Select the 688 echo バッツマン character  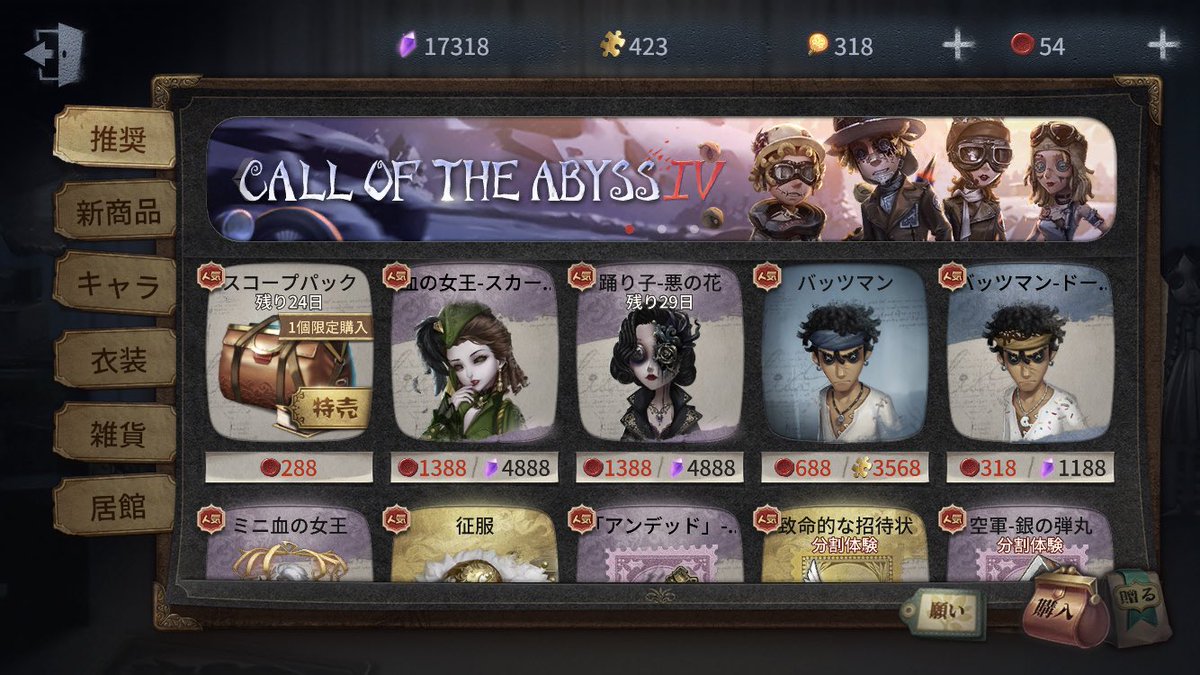click(x=845, y=355)
